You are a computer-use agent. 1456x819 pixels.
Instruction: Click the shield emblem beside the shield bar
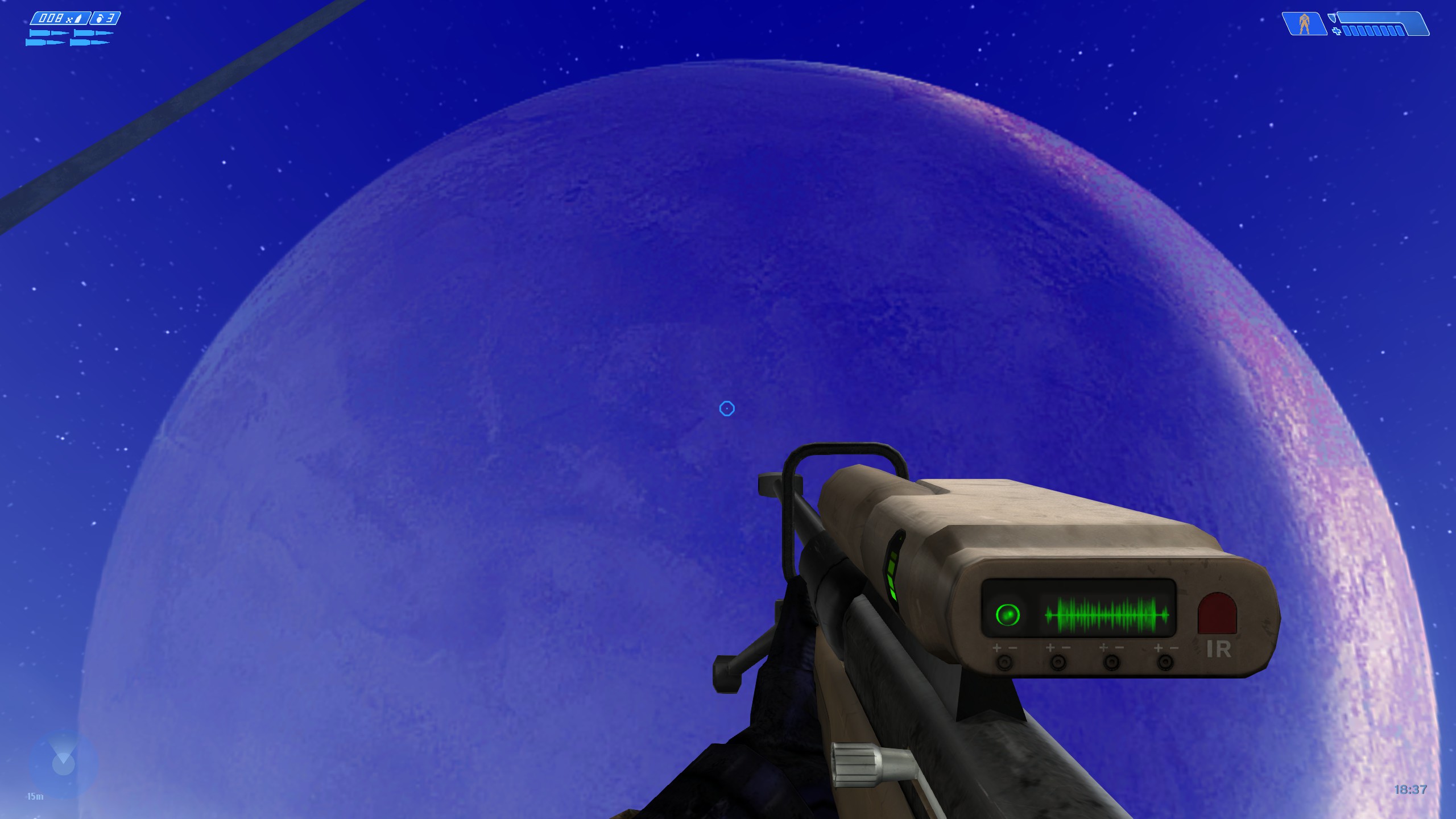[1333, 18]
